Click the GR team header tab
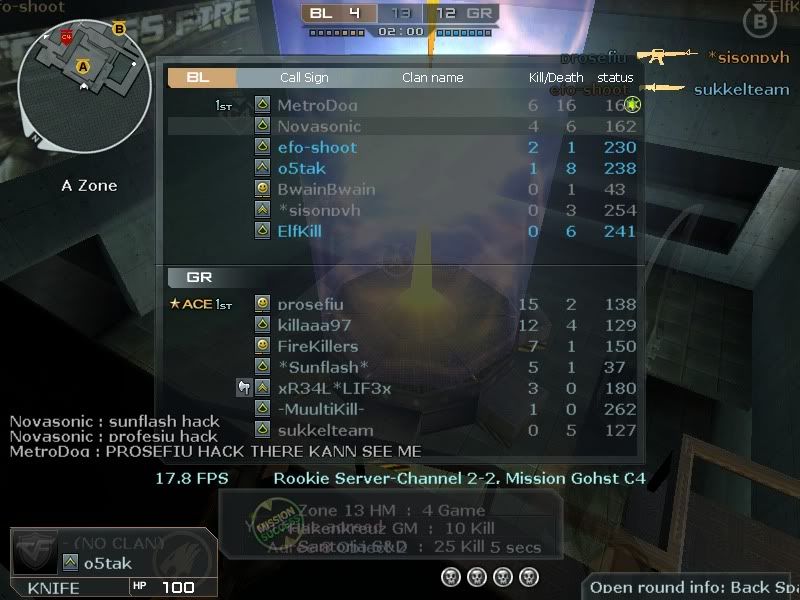 tap(201, 277)
